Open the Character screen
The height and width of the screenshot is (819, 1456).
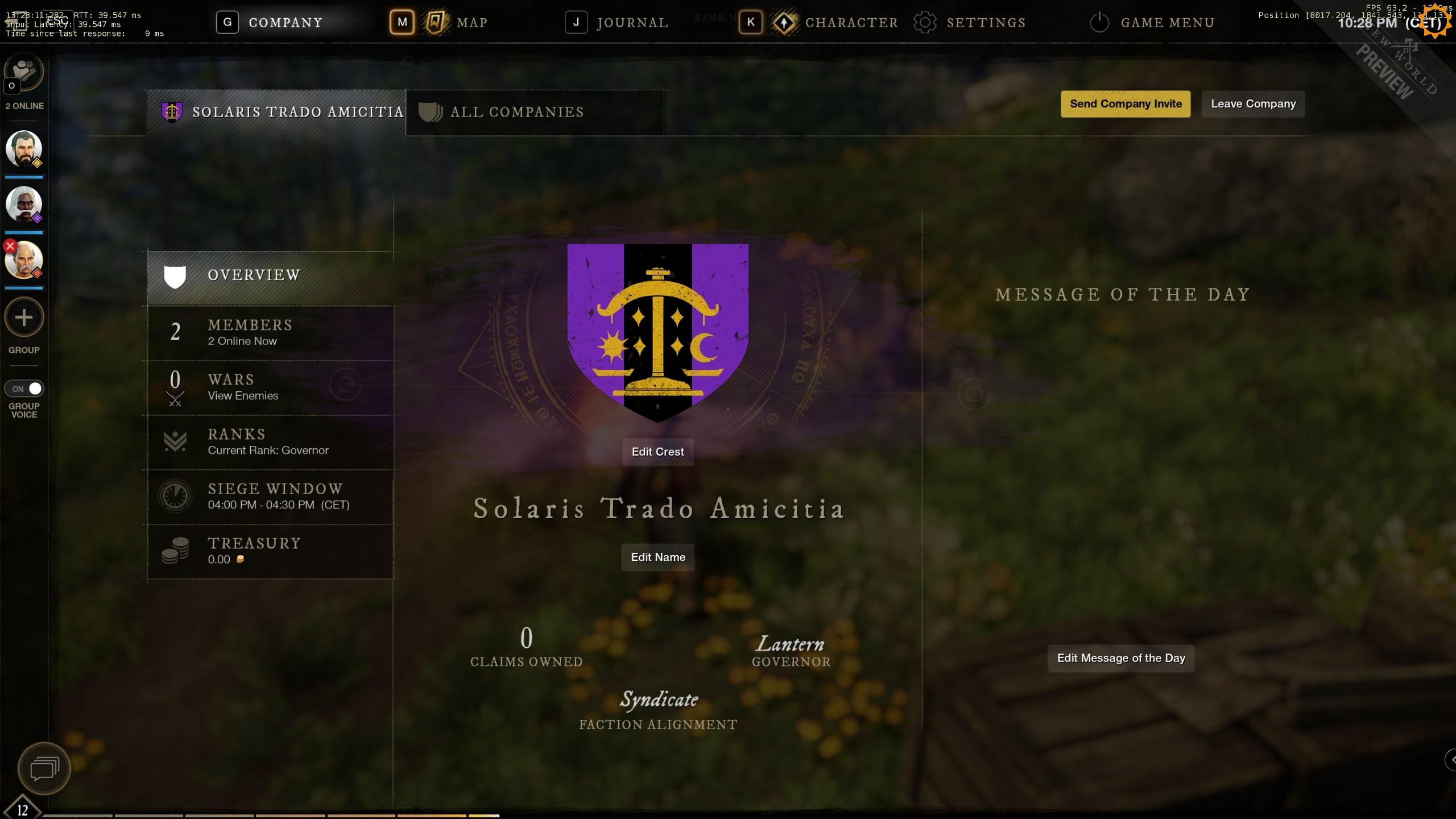851,23
